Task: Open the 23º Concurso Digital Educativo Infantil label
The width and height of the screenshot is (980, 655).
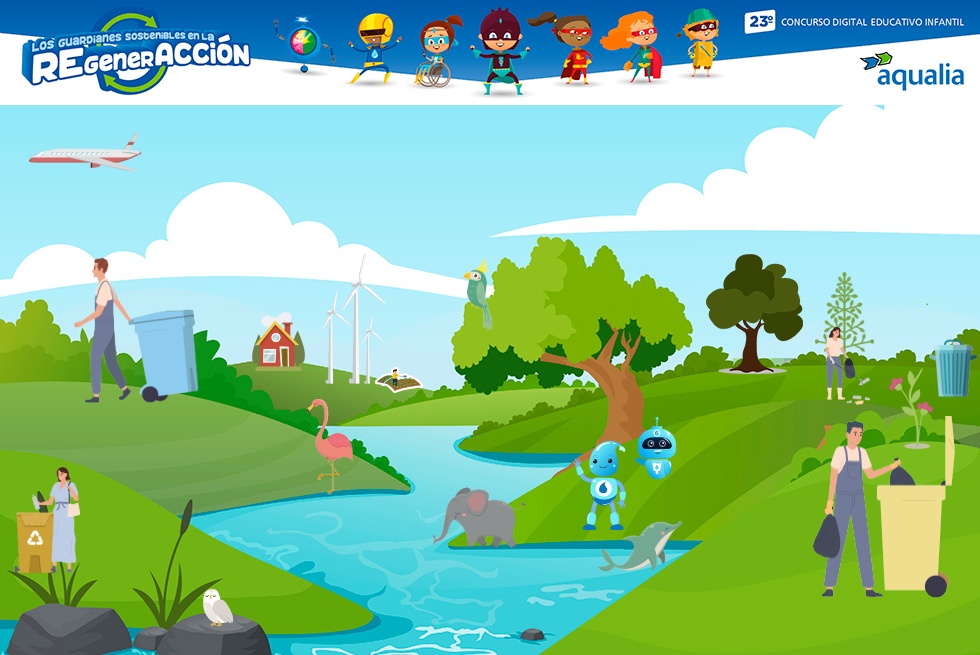Action: [855, 21]
